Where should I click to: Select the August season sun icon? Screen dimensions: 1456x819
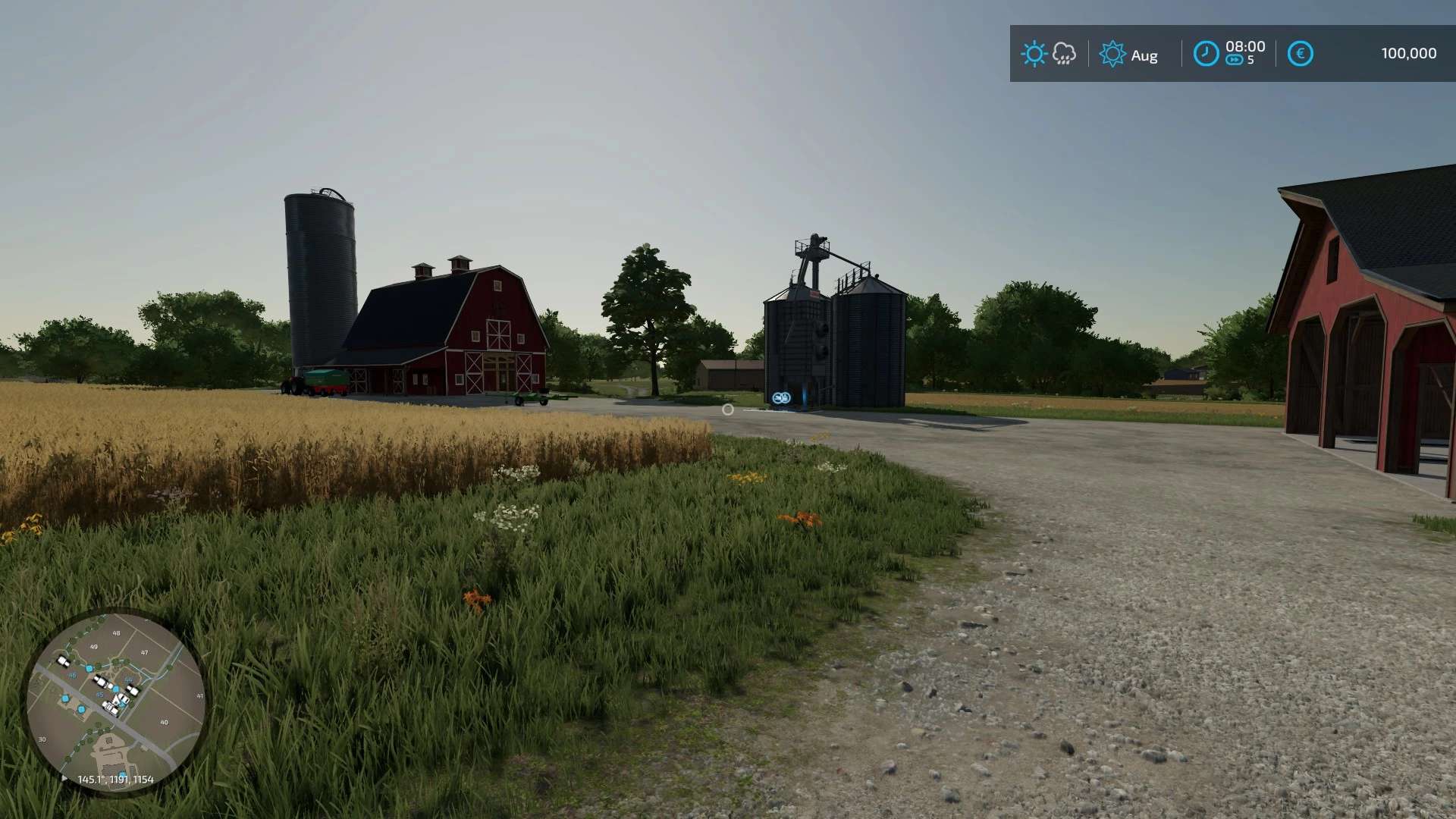click(1112, 54)
